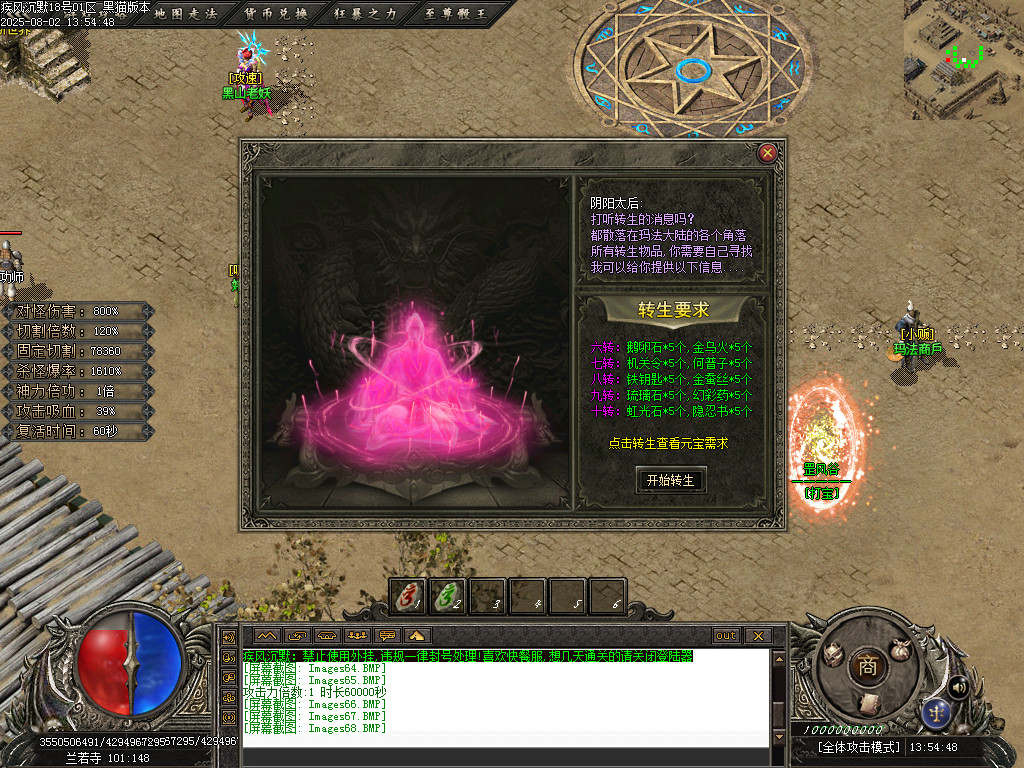Close the reincarnation dialog window
1024x768 pixels.
click(767, 153)
